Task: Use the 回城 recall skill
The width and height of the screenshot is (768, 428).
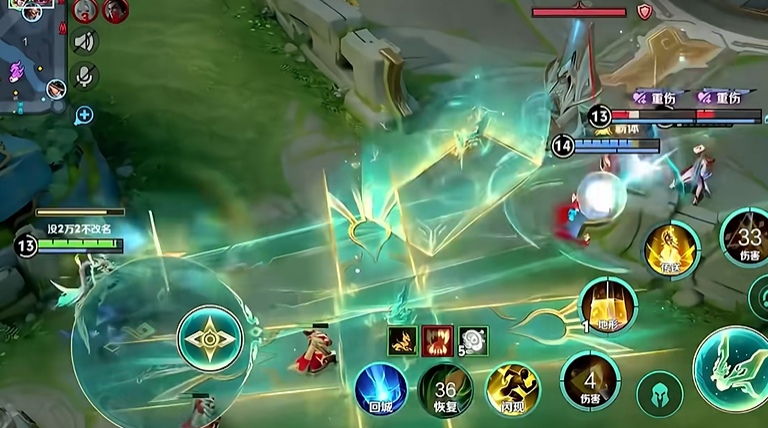Action: click(381, 388)
